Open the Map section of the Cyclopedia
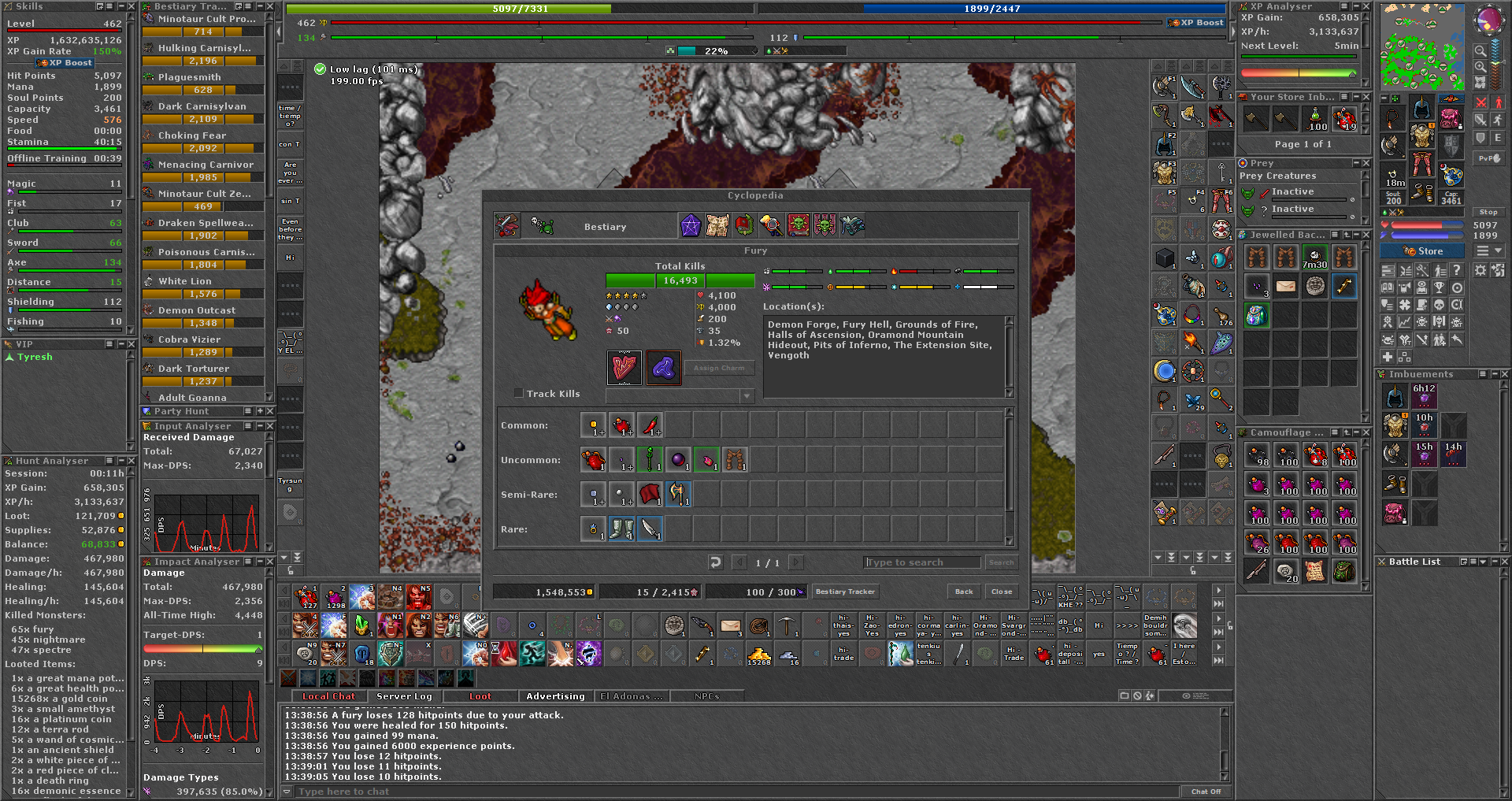The height and width of the screenshot is (801, 1512). pos(719,226)
